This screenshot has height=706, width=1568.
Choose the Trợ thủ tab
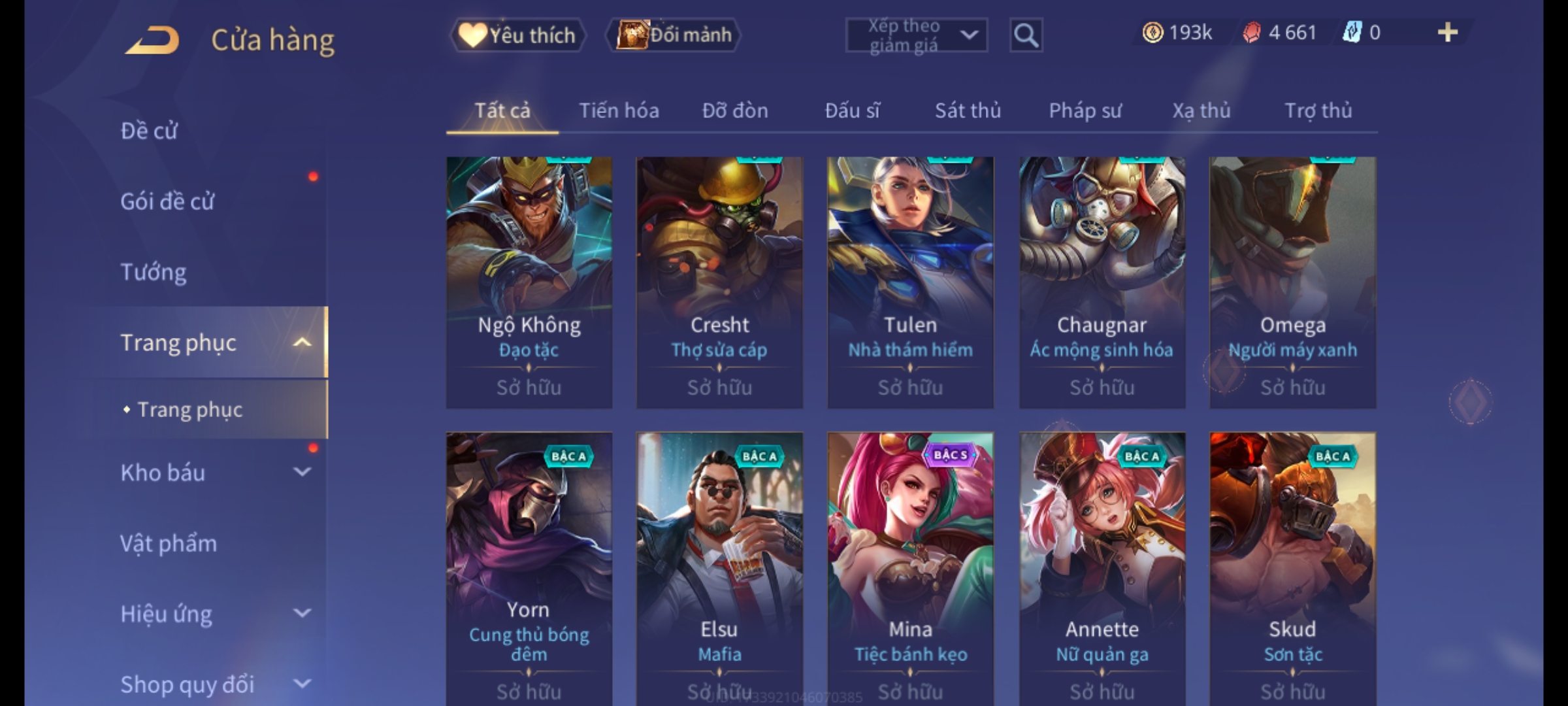(x=1318, y=110)
